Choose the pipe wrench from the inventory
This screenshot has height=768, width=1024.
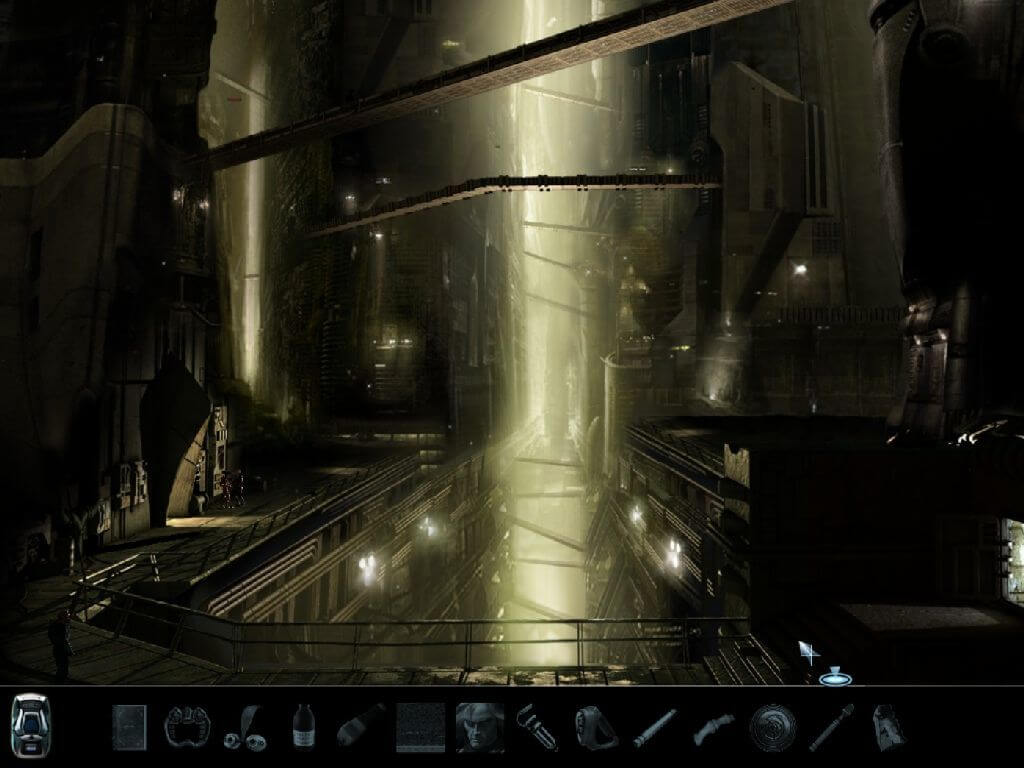pyautogui.click(x=537, y=727)
